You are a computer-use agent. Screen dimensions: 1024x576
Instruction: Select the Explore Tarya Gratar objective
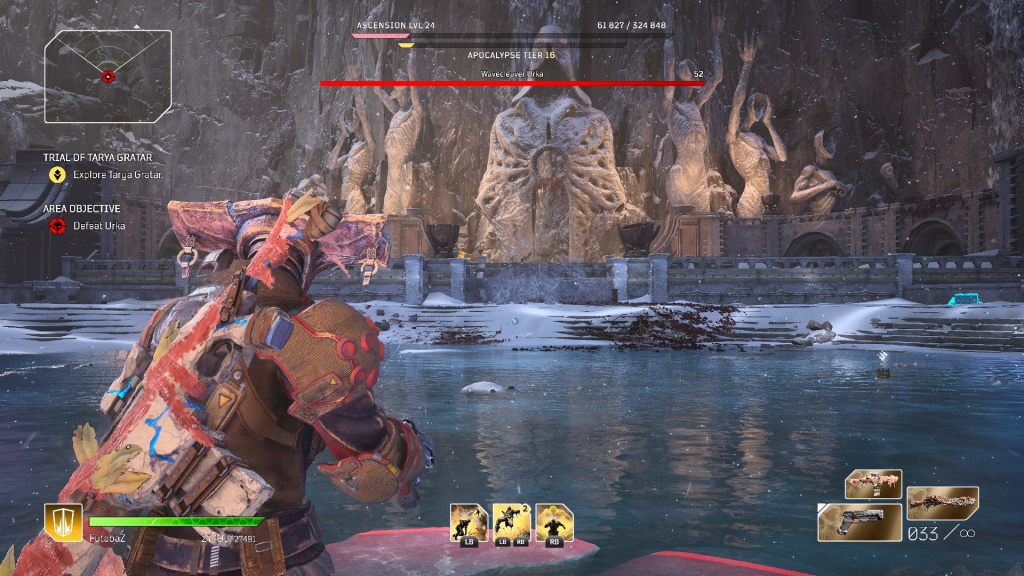(x=118, y=174)
